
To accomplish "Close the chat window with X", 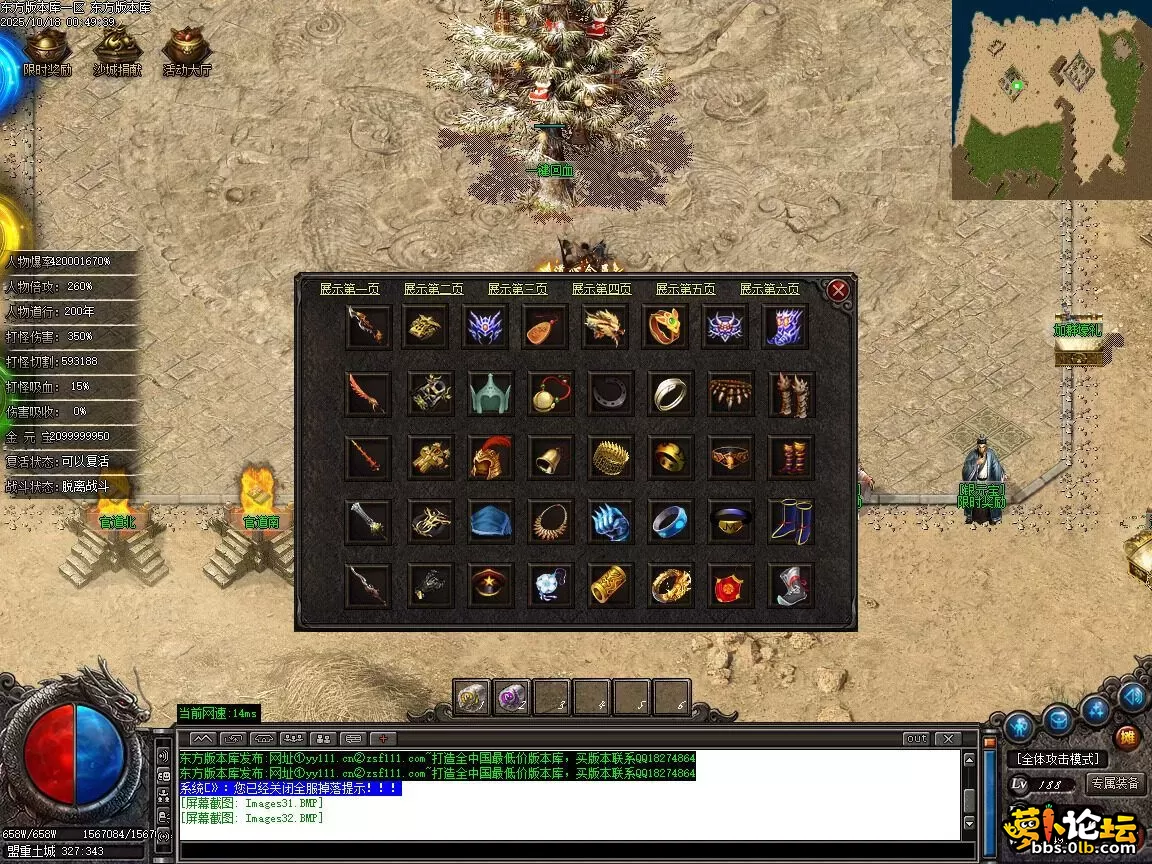I will coord(947,739).
